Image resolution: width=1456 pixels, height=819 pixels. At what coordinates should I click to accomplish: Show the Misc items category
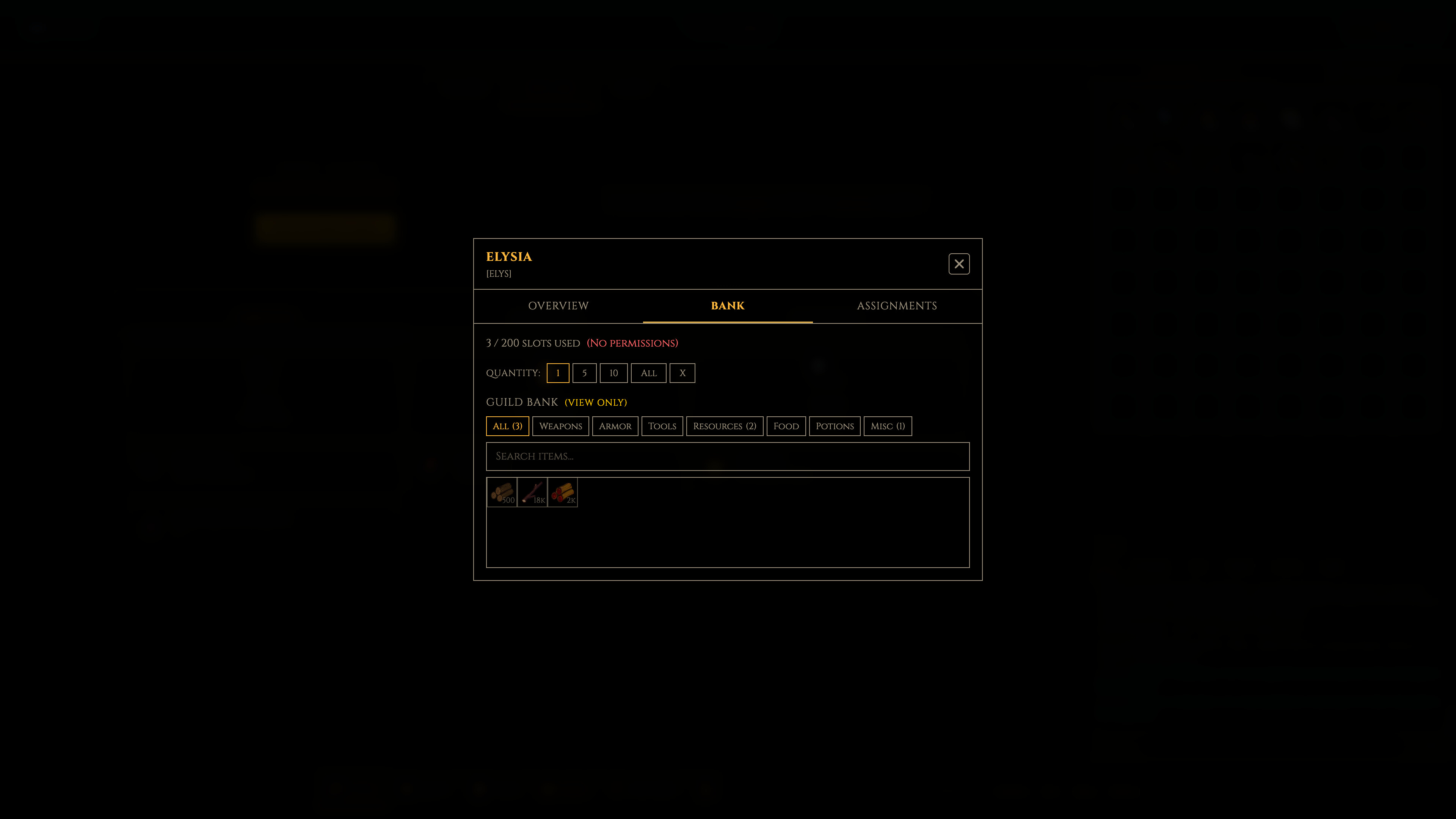click(x=887, y=425)
